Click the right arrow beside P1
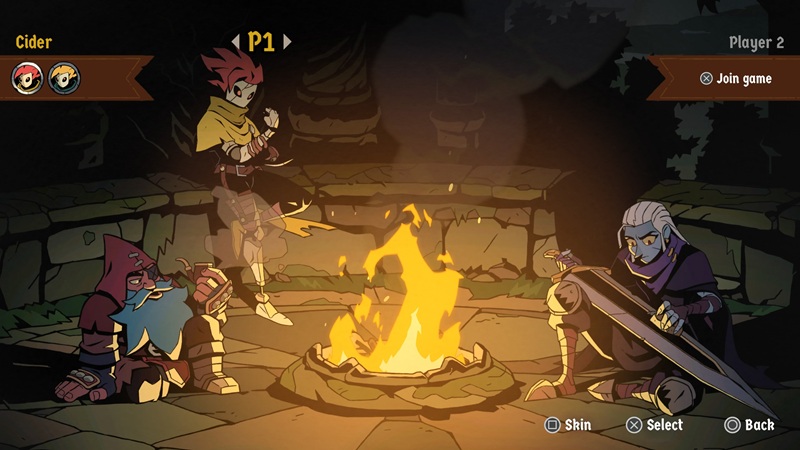Screen dimensions: 800x450 click(287, 42)
